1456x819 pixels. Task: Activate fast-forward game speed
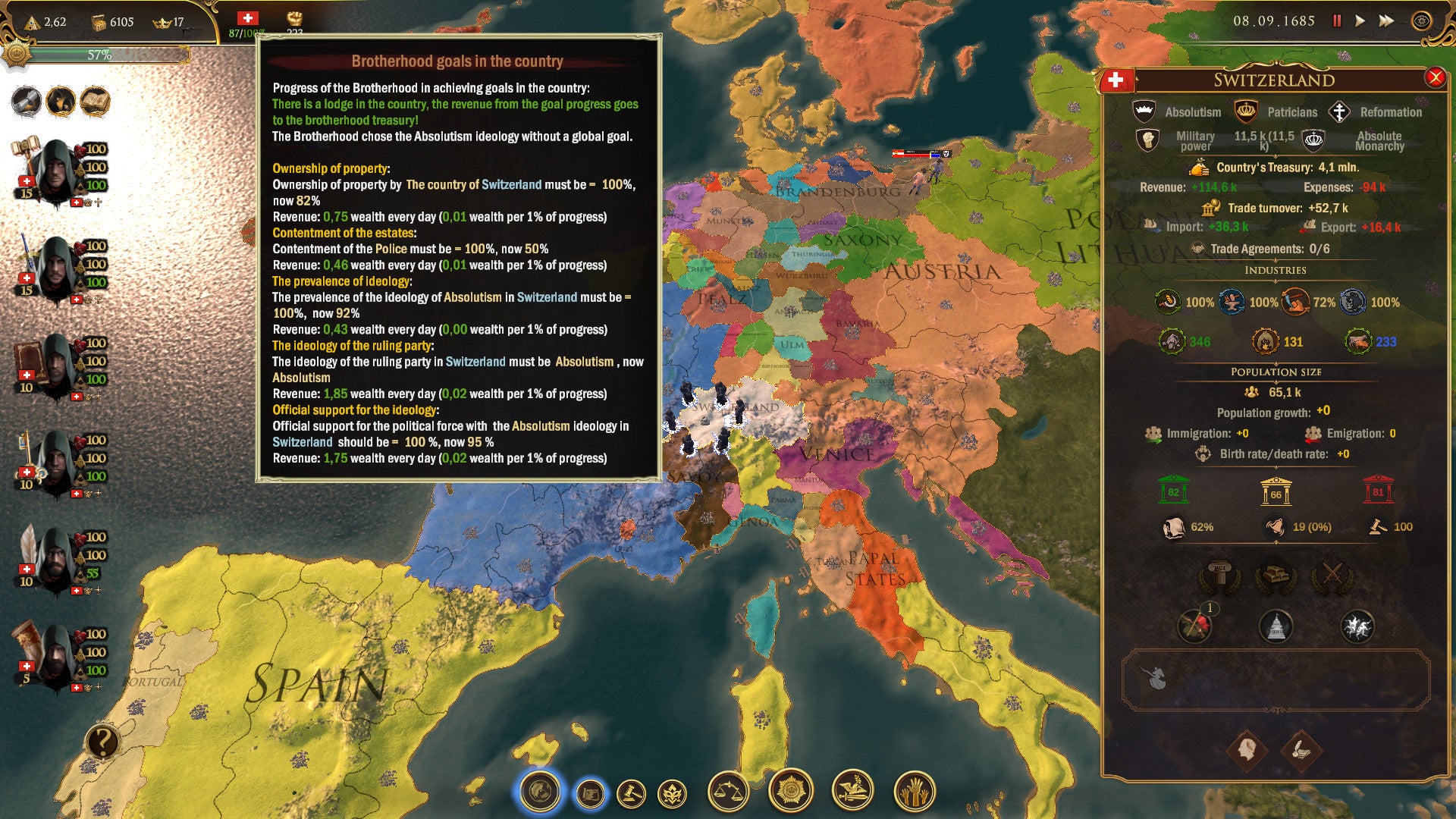click(x=1386, y=21)
